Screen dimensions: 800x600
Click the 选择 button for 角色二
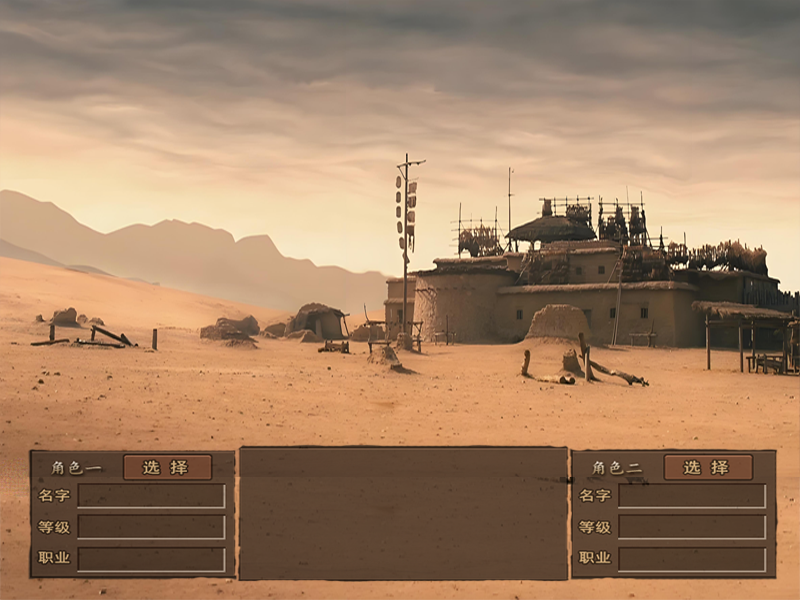708,467
